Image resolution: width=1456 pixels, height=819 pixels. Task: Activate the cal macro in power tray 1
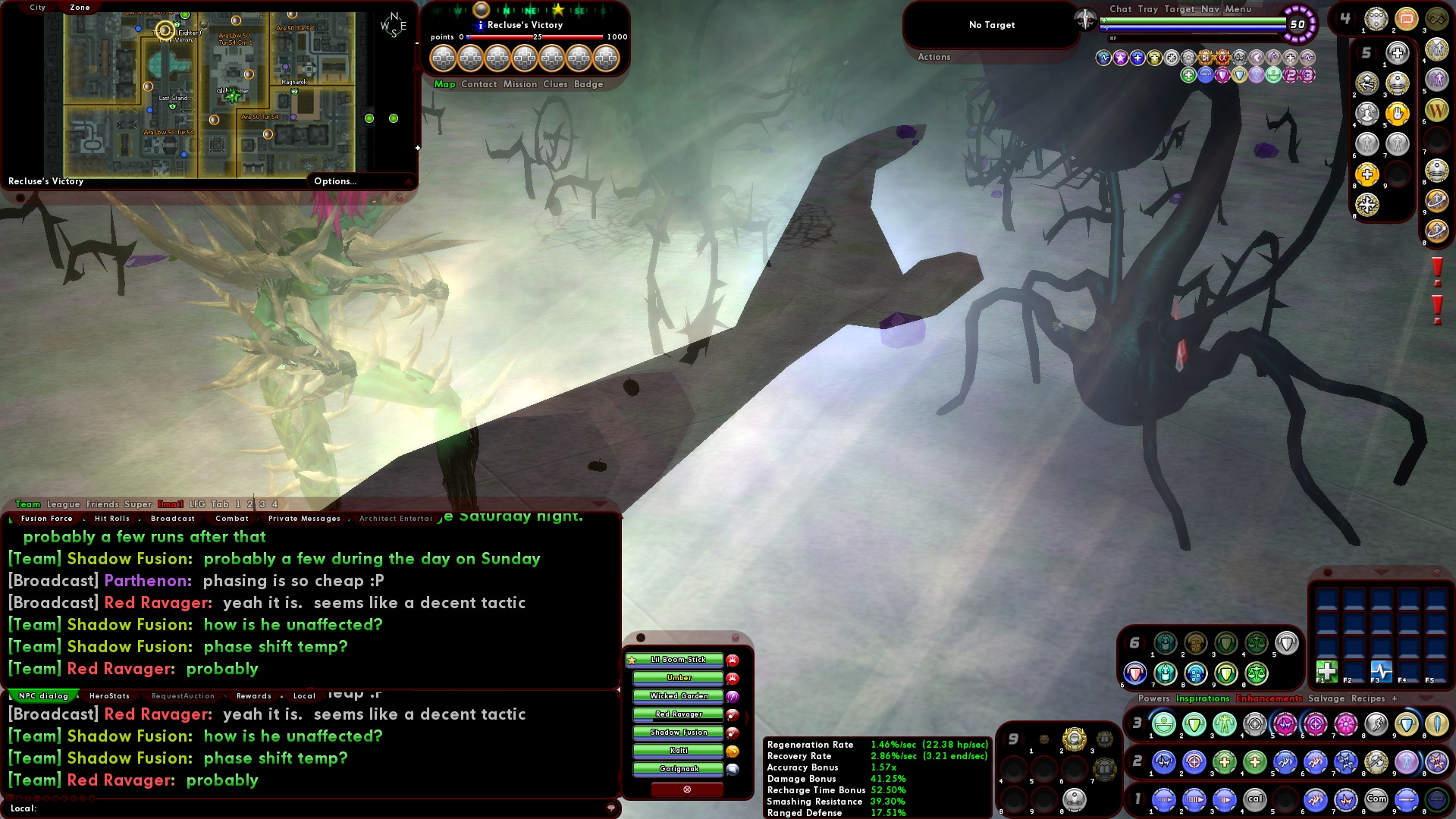(1255, 799)
